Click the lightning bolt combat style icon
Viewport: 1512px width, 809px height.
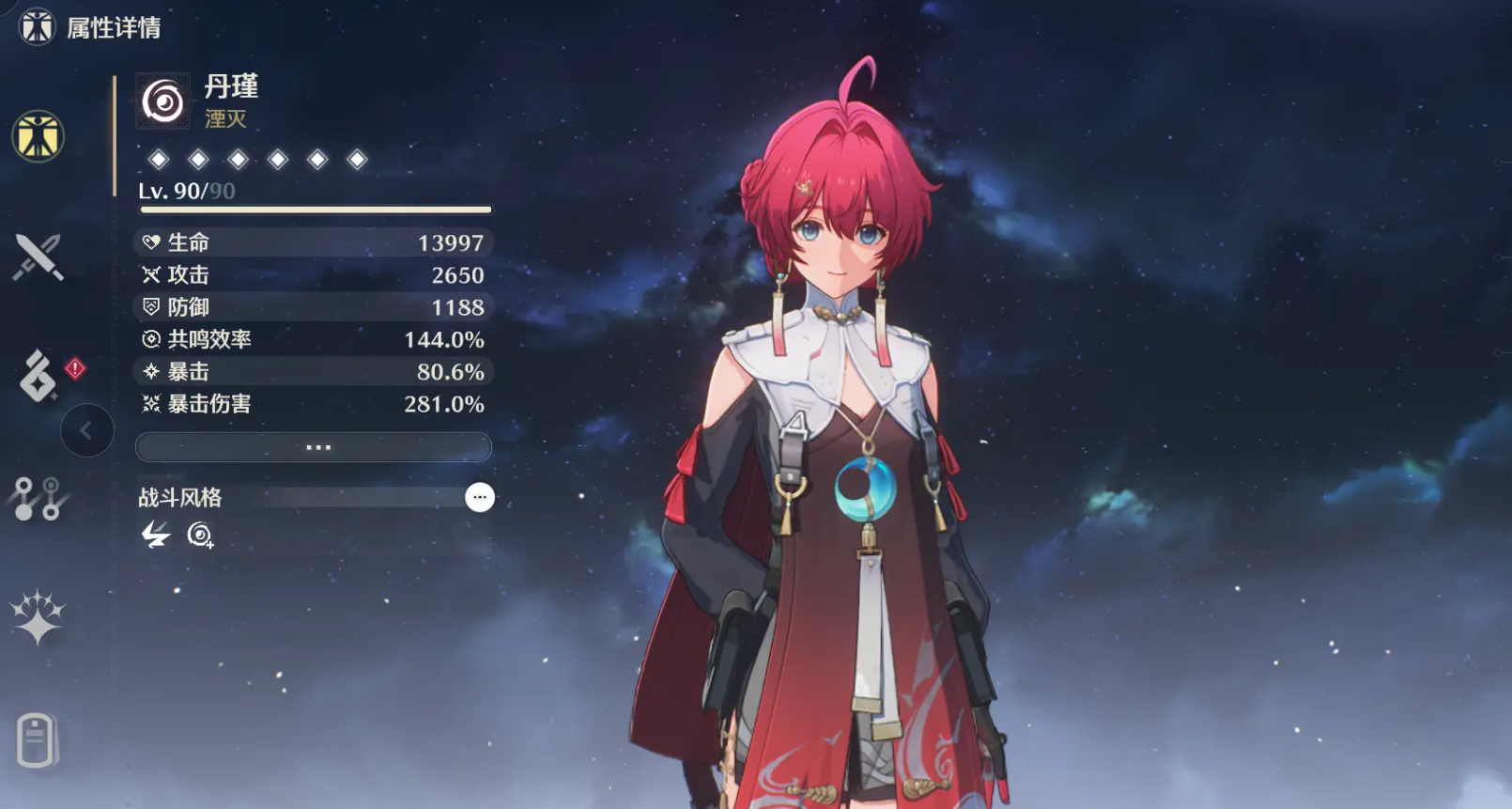click(155, 536)
